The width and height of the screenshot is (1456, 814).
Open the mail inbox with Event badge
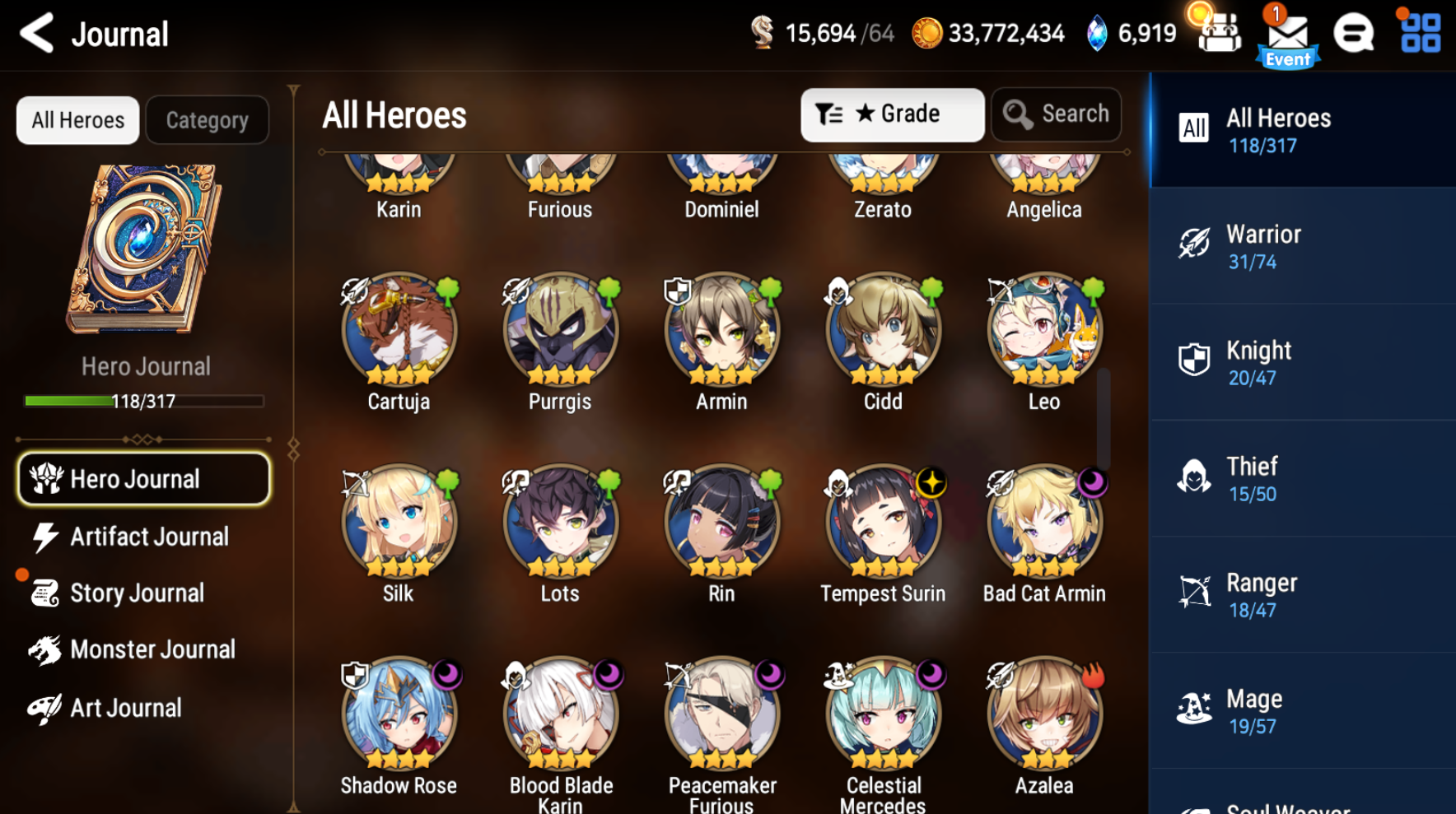point(1287,35)
